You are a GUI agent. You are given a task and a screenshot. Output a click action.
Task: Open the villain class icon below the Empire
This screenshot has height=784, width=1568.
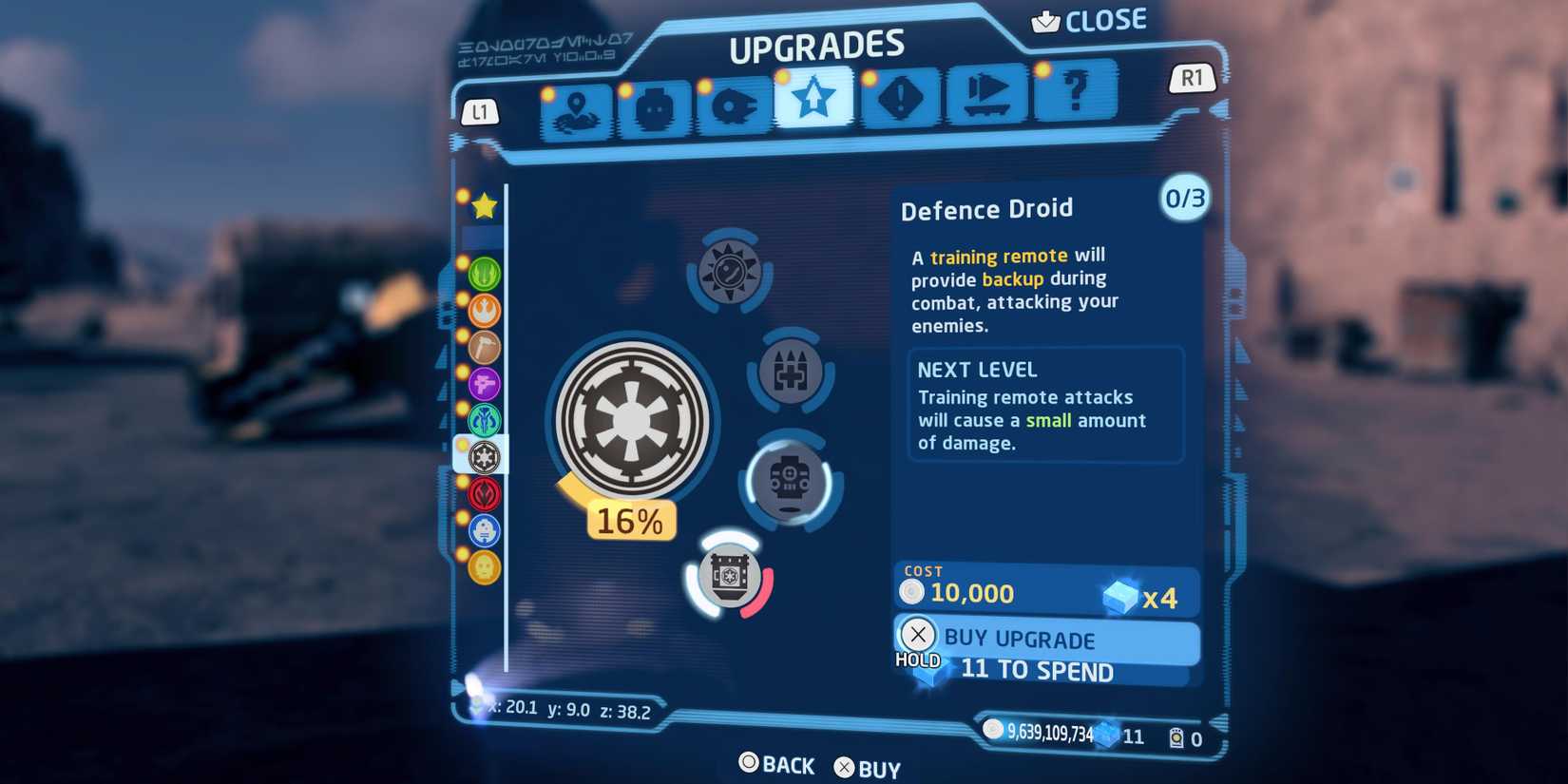[485, 494]
